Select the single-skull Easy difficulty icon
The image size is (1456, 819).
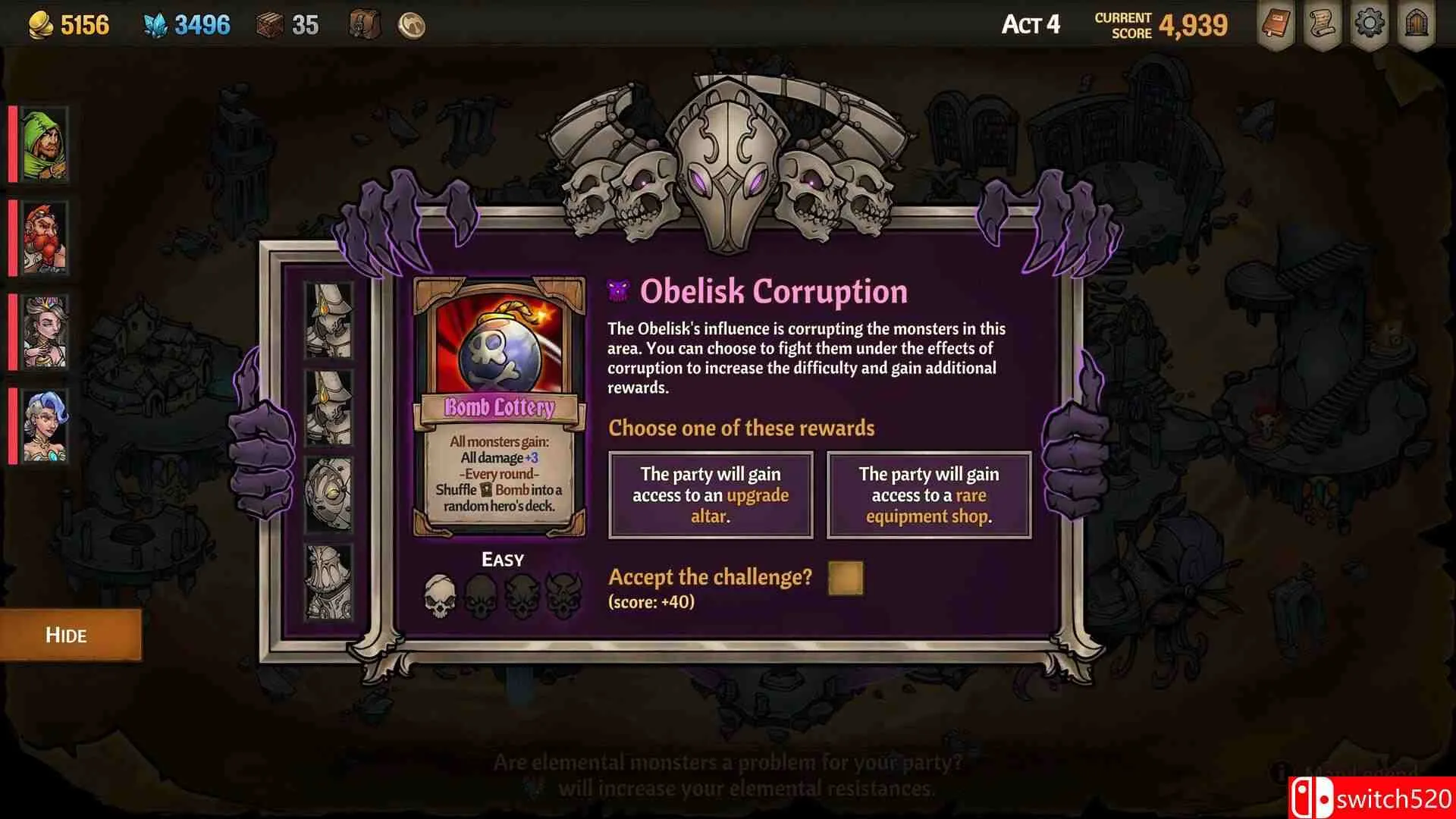(440, 595)
